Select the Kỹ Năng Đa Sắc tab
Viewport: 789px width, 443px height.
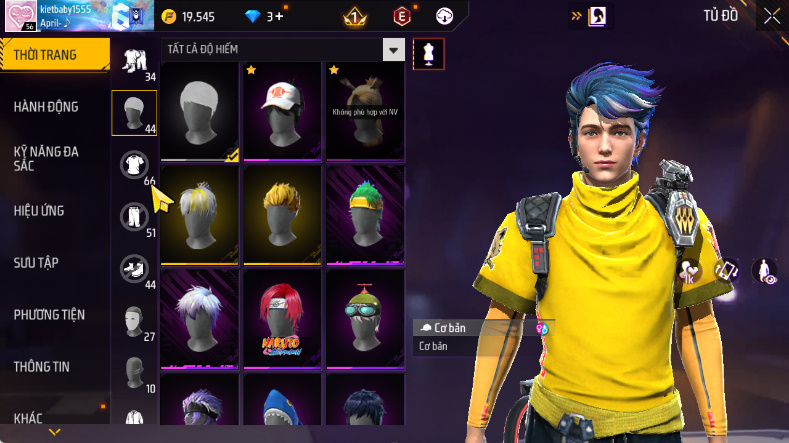[x=46, y=158]
